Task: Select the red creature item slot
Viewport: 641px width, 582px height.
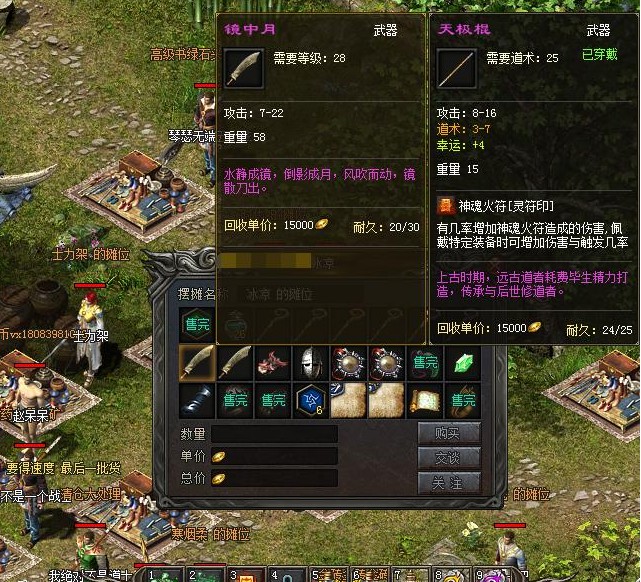Action: pos(273,363)
